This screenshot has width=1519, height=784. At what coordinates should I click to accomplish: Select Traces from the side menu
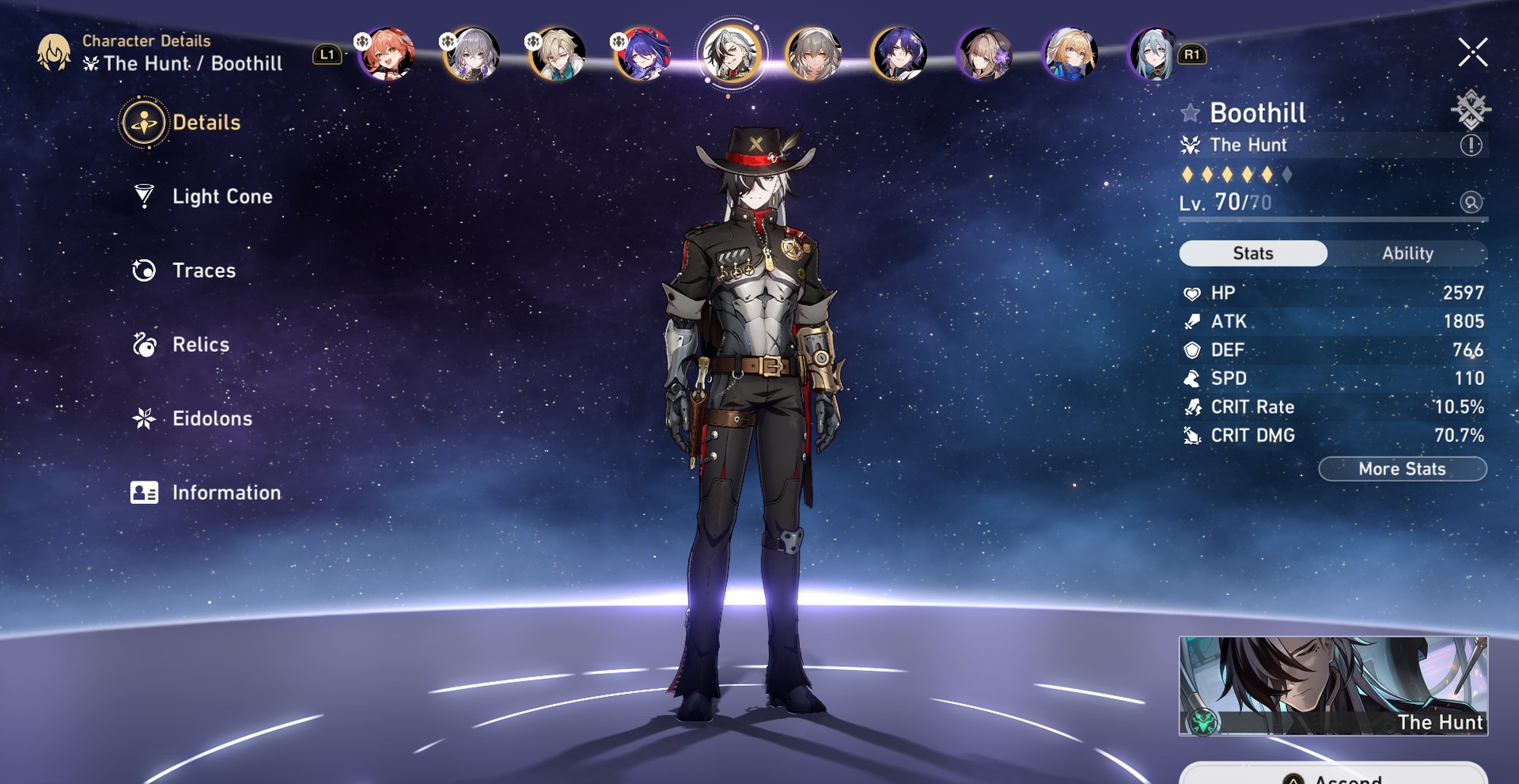[x=203, y=271]
